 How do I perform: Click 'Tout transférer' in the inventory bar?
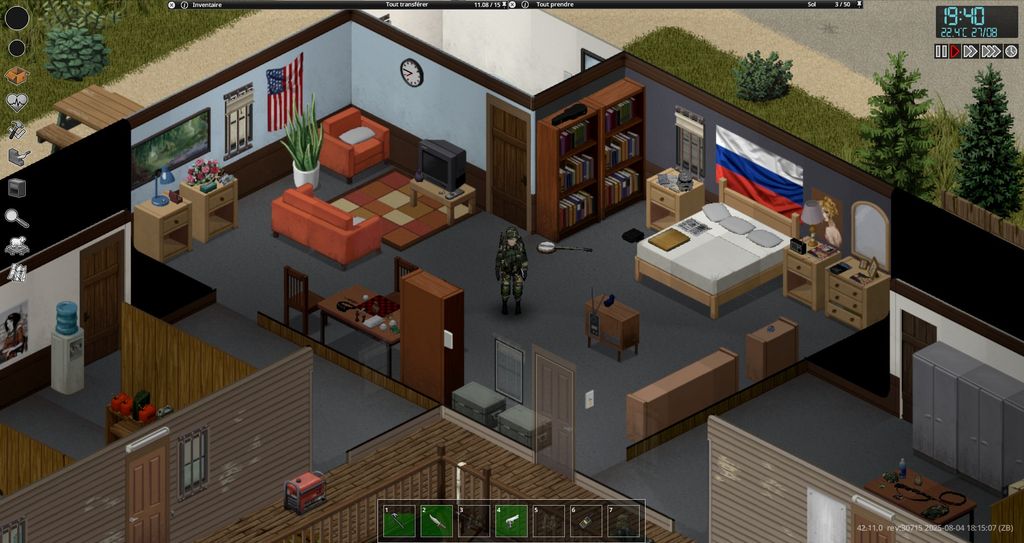pos(408,5)
